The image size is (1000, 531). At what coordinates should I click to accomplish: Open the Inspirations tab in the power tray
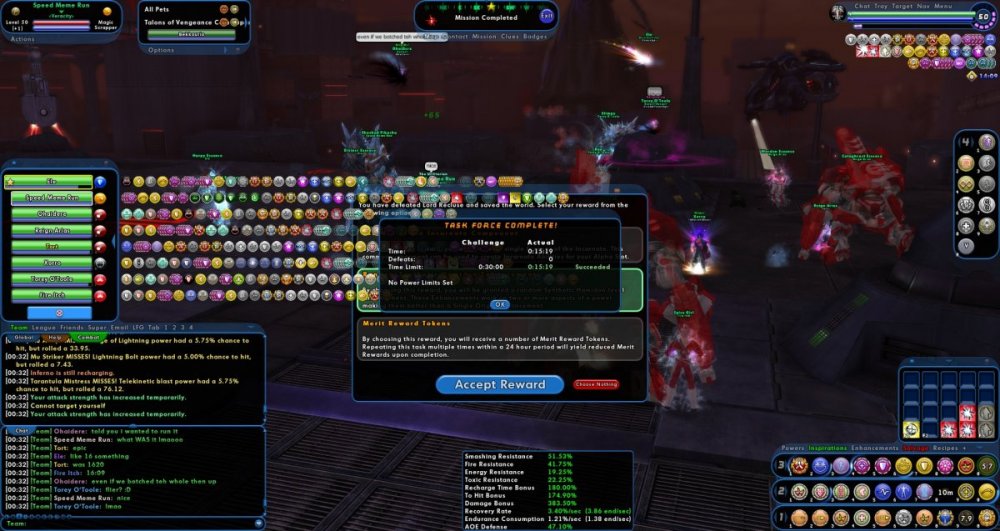pos(828,448)
